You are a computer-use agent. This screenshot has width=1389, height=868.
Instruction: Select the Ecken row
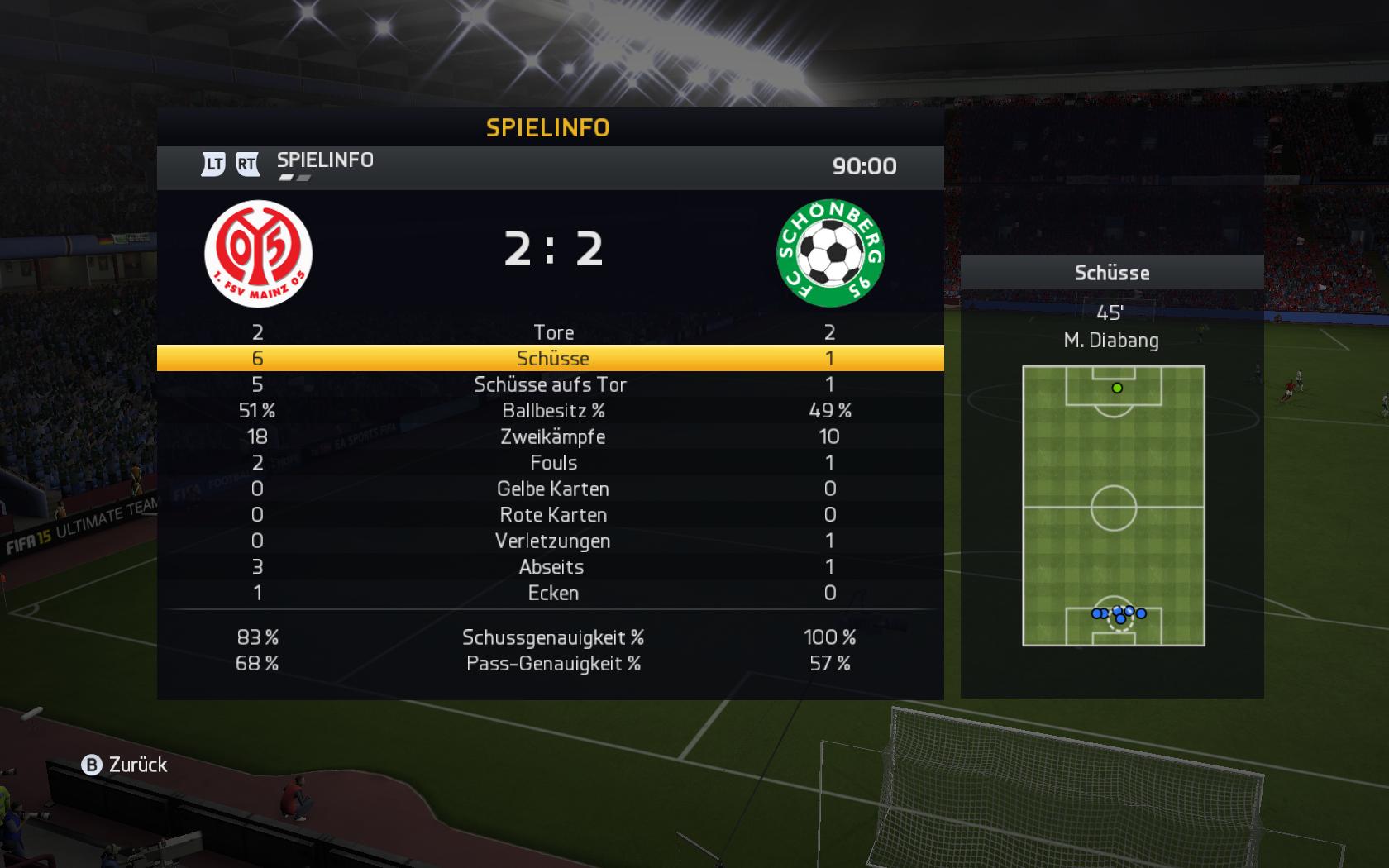[553, 594]
